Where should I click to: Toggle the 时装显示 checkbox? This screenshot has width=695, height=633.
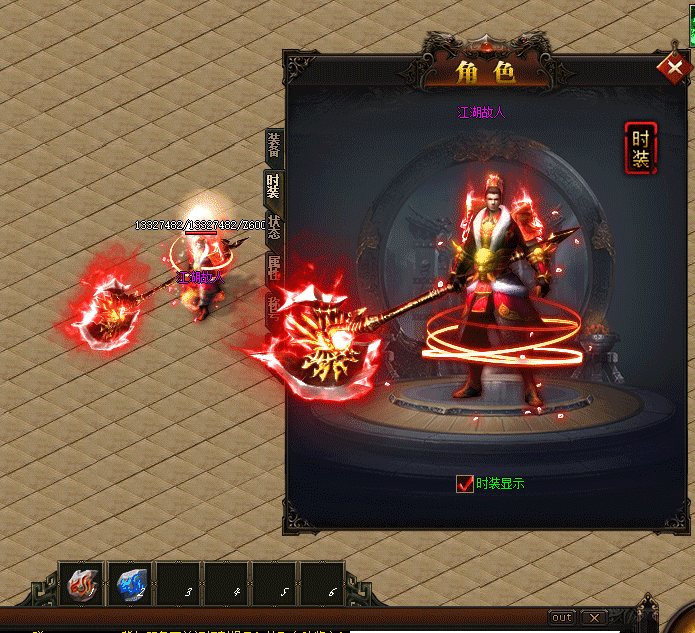pyautogui.click(x=464, y=484)
